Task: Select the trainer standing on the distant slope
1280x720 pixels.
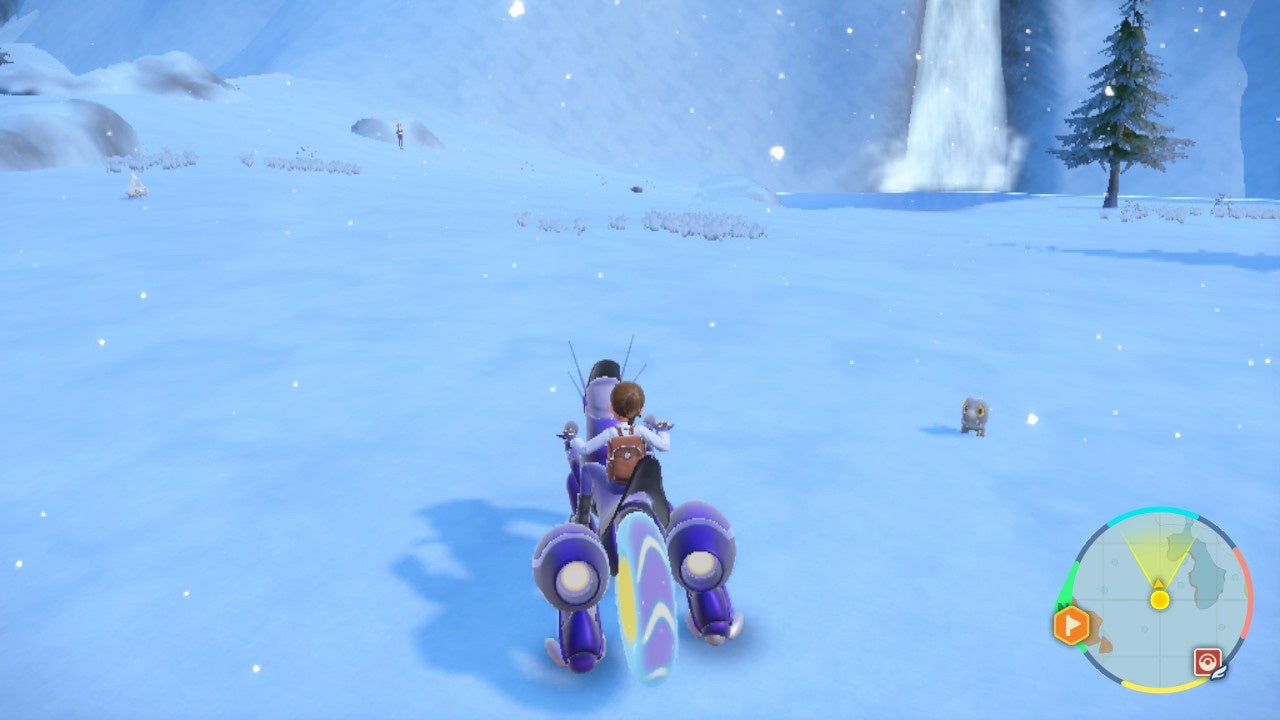Action: click(399, 132)
